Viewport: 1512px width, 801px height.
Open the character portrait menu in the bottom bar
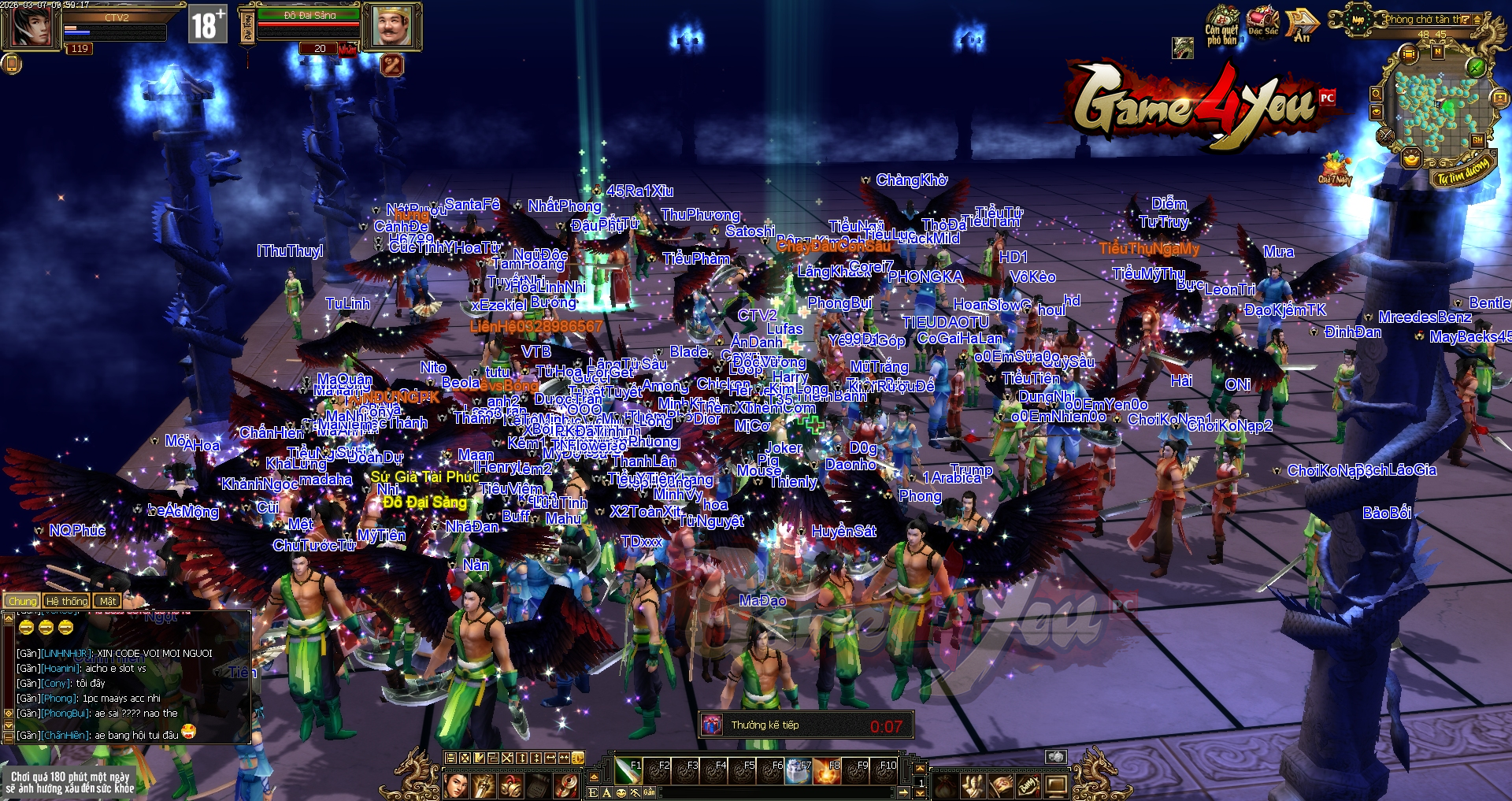coord(457,784)
